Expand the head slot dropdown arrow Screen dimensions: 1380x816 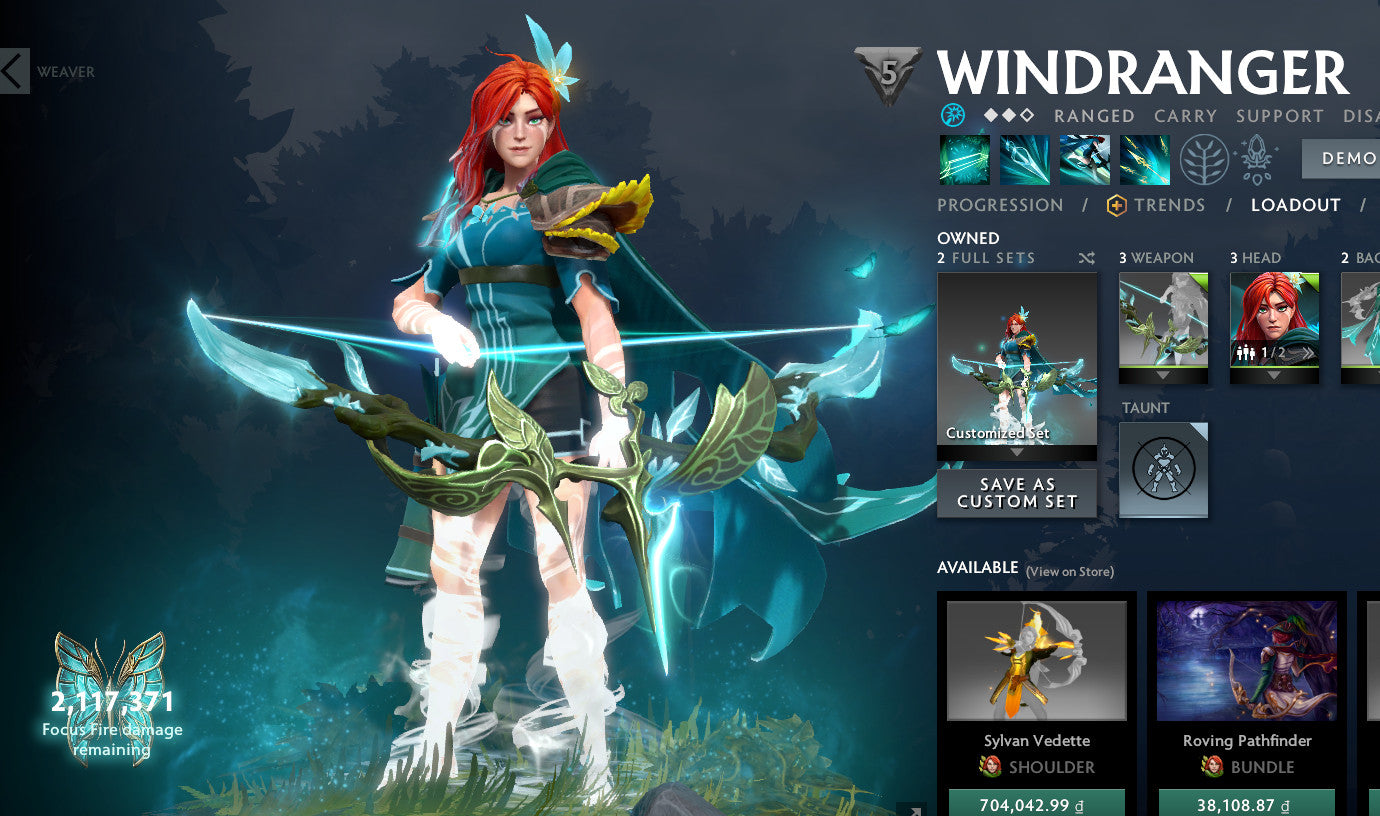pos(1274,373)
